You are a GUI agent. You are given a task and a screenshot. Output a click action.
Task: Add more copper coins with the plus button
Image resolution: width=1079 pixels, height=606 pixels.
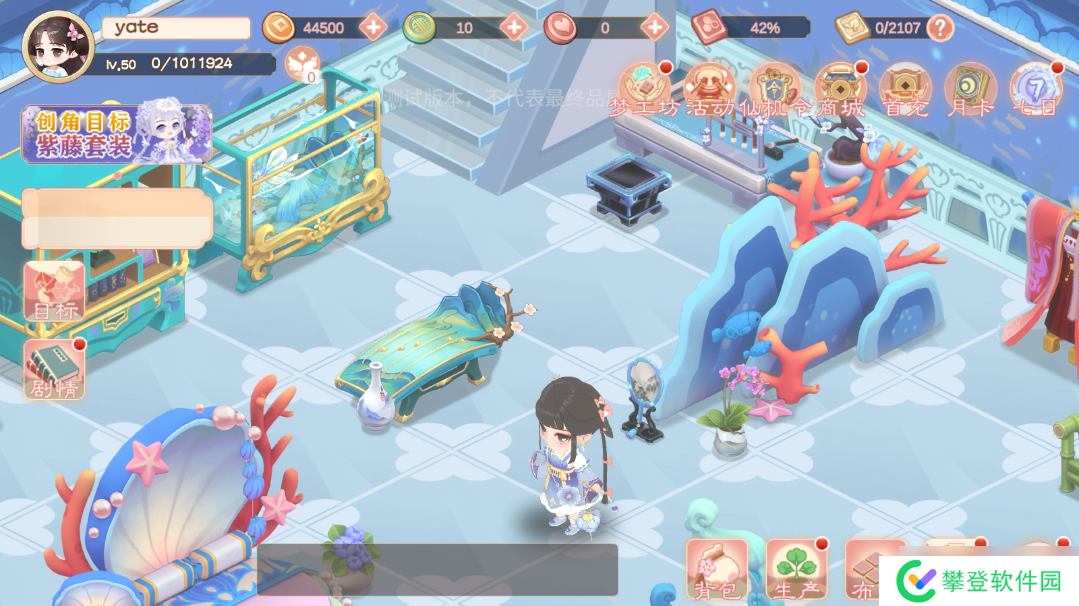tap(373, 27)
